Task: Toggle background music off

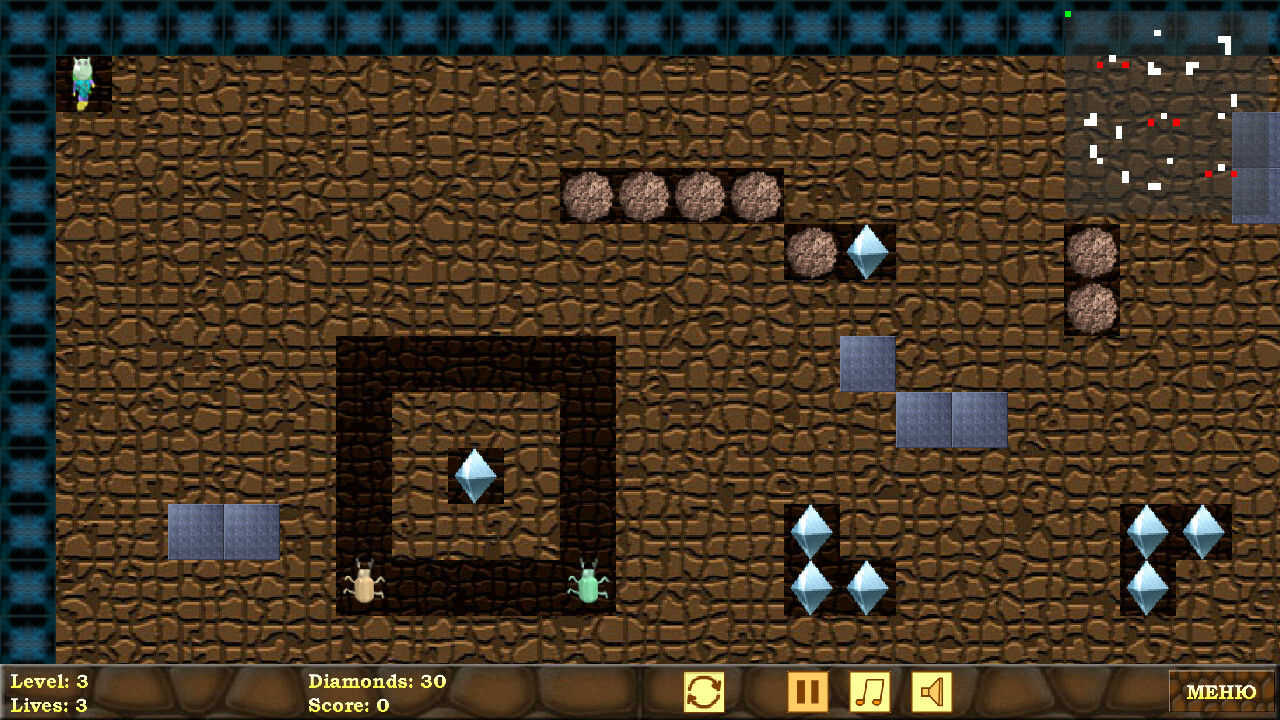Action: coord(869,691)
